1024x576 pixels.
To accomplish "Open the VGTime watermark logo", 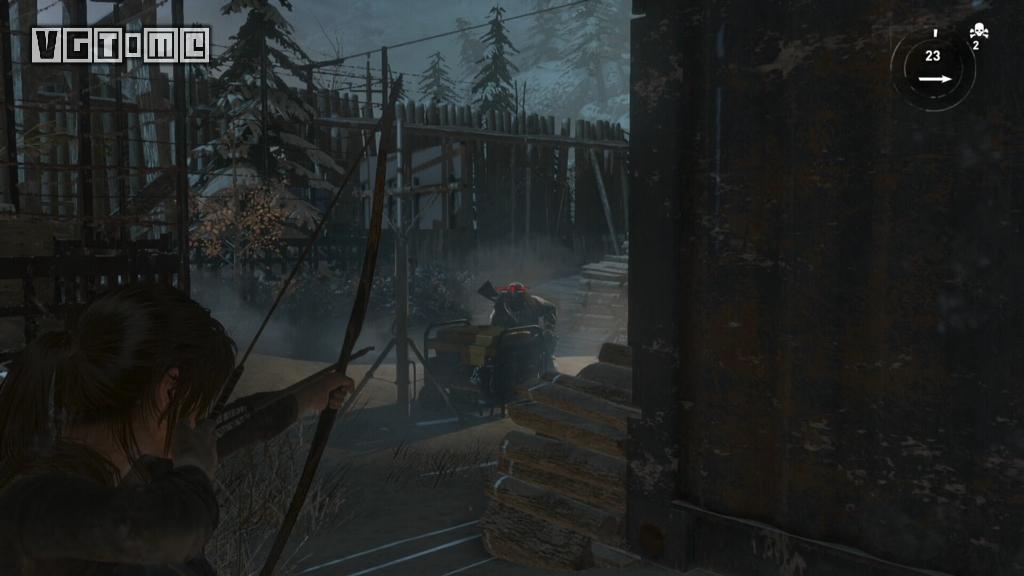I will (x=120, y=44).
